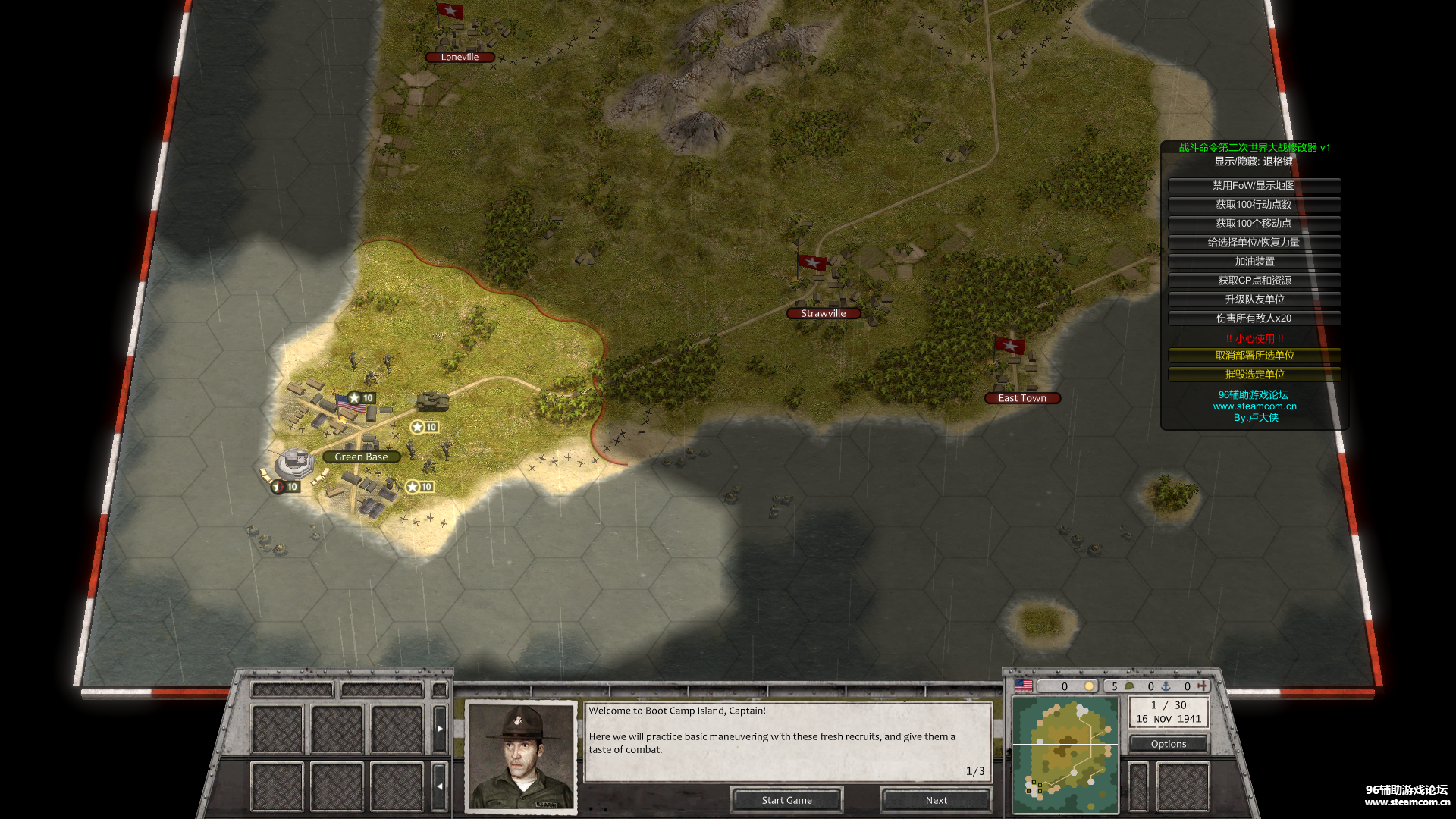Click the yellow 摧毁选定单位 button
The image size is (1456, 819).
click(x=1254, y=375)
